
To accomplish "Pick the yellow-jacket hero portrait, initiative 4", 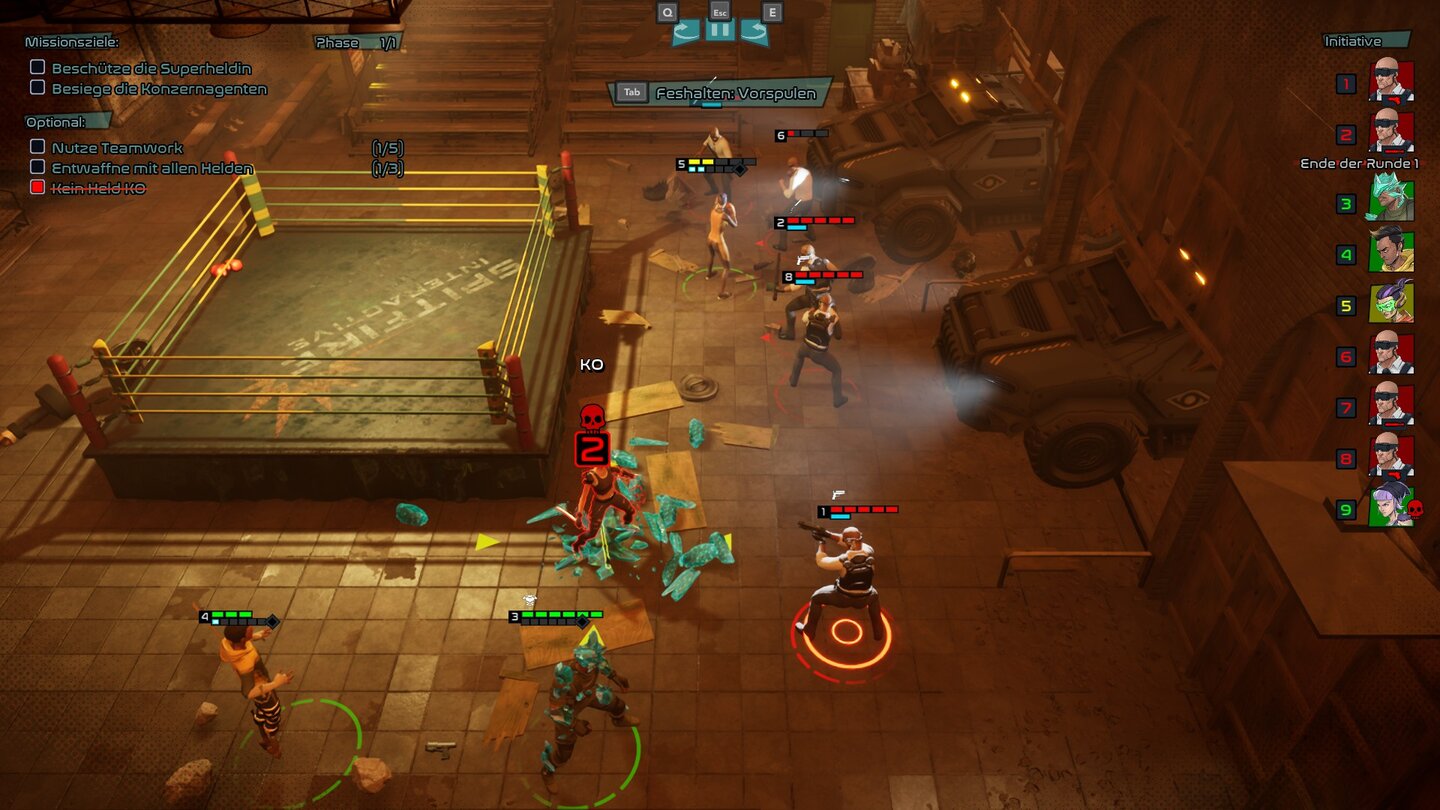I will pos(1391,253).
